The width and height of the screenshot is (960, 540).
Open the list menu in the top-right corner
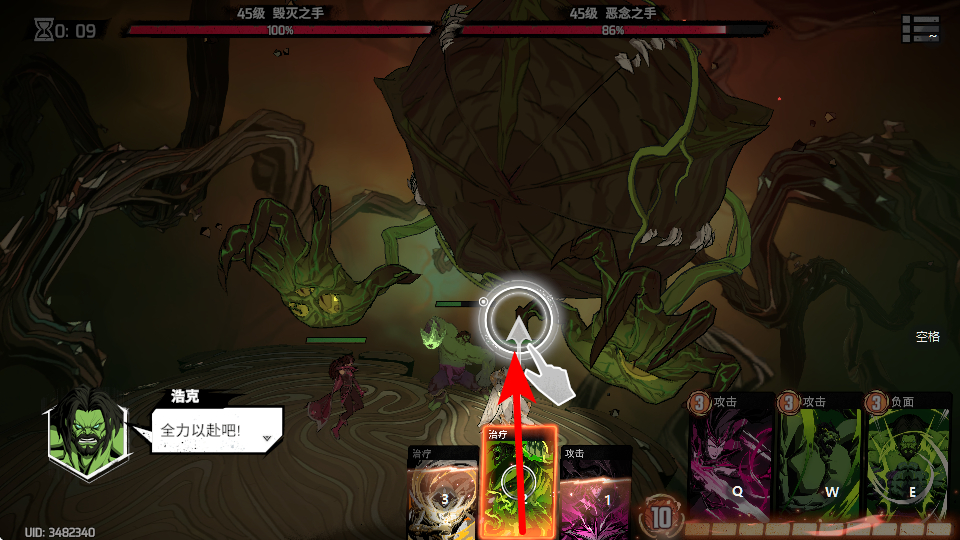point(920,29)
